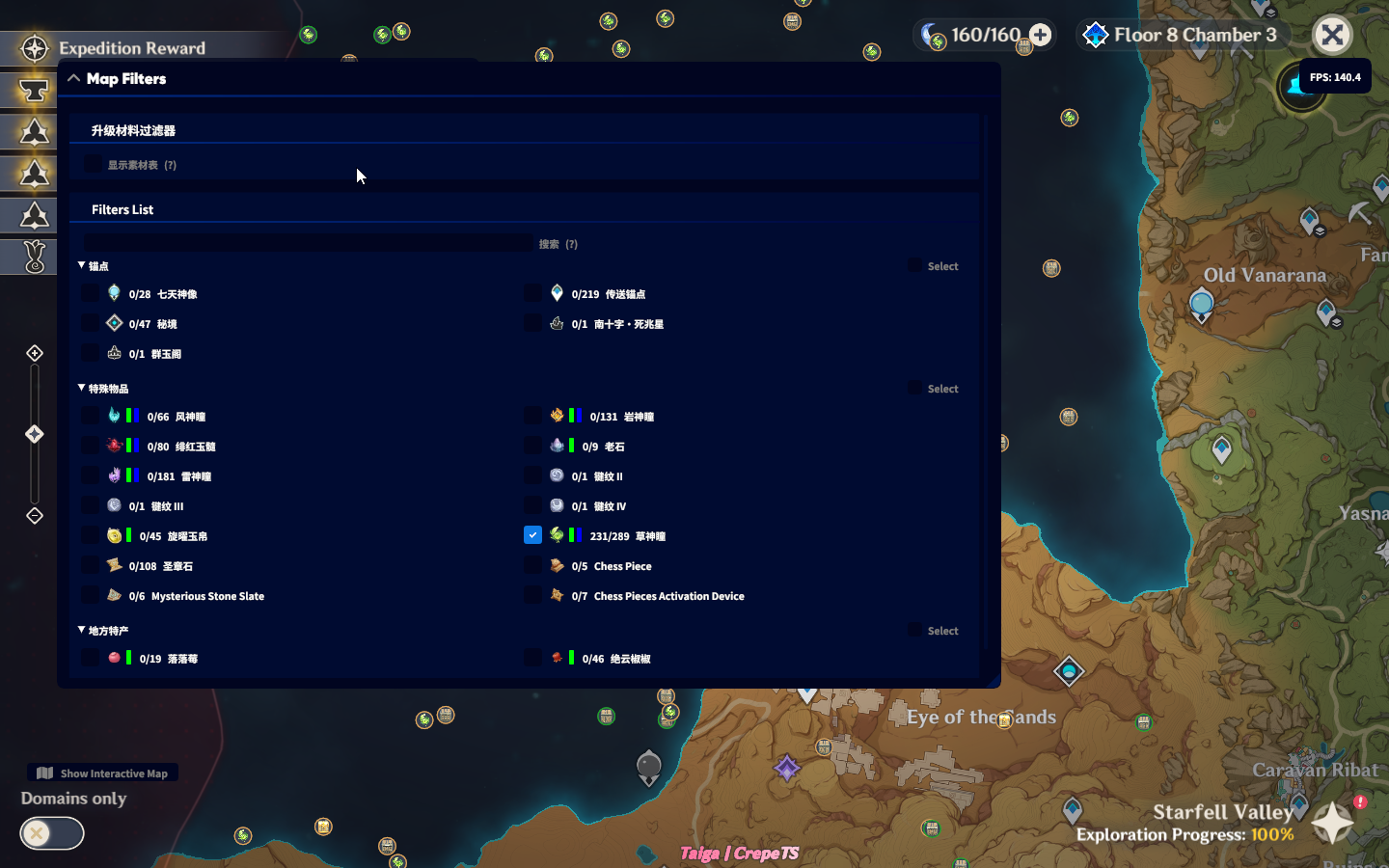Click the Geoculus icon beside 0/131 岩神瞳
Screen dimensions: 1389x868
(x=558, y=415)
